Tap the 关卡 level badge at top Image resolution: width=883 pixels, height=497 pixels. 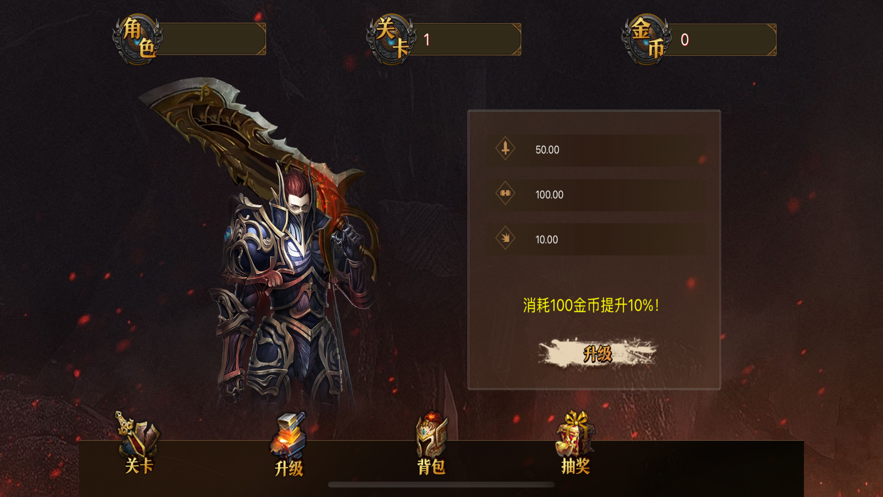pyautogui.click(x=391, y=38)
